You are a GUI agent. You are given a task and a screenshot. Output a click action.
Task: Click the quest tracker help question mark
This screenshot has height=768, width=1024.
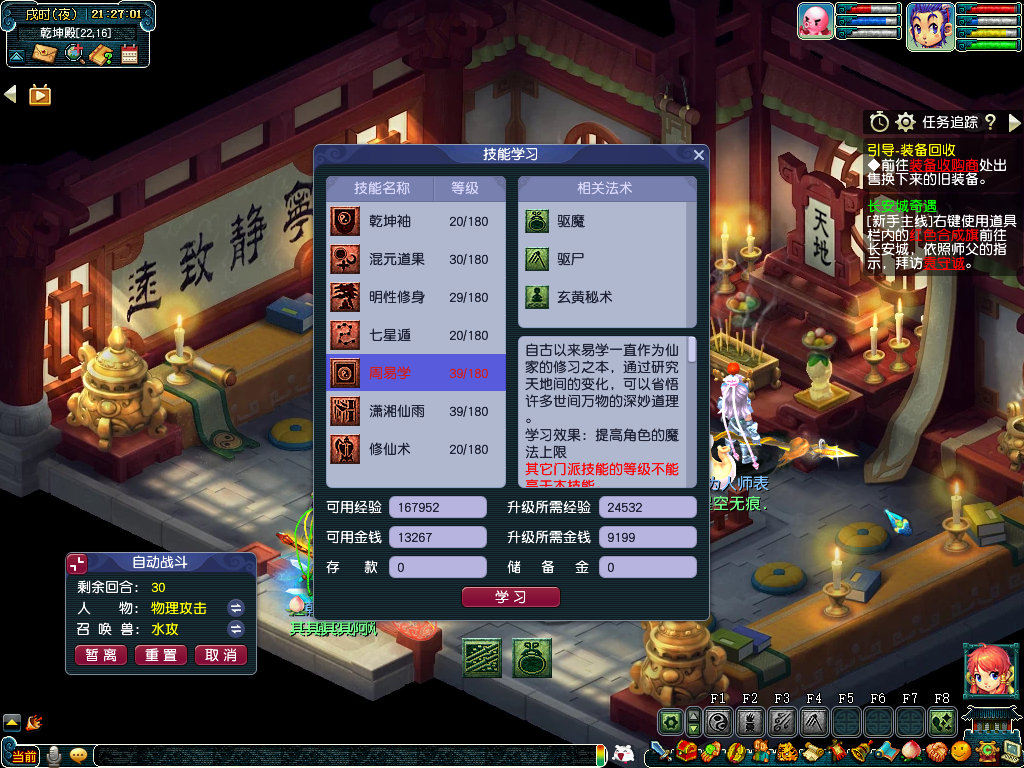point(990,122)
